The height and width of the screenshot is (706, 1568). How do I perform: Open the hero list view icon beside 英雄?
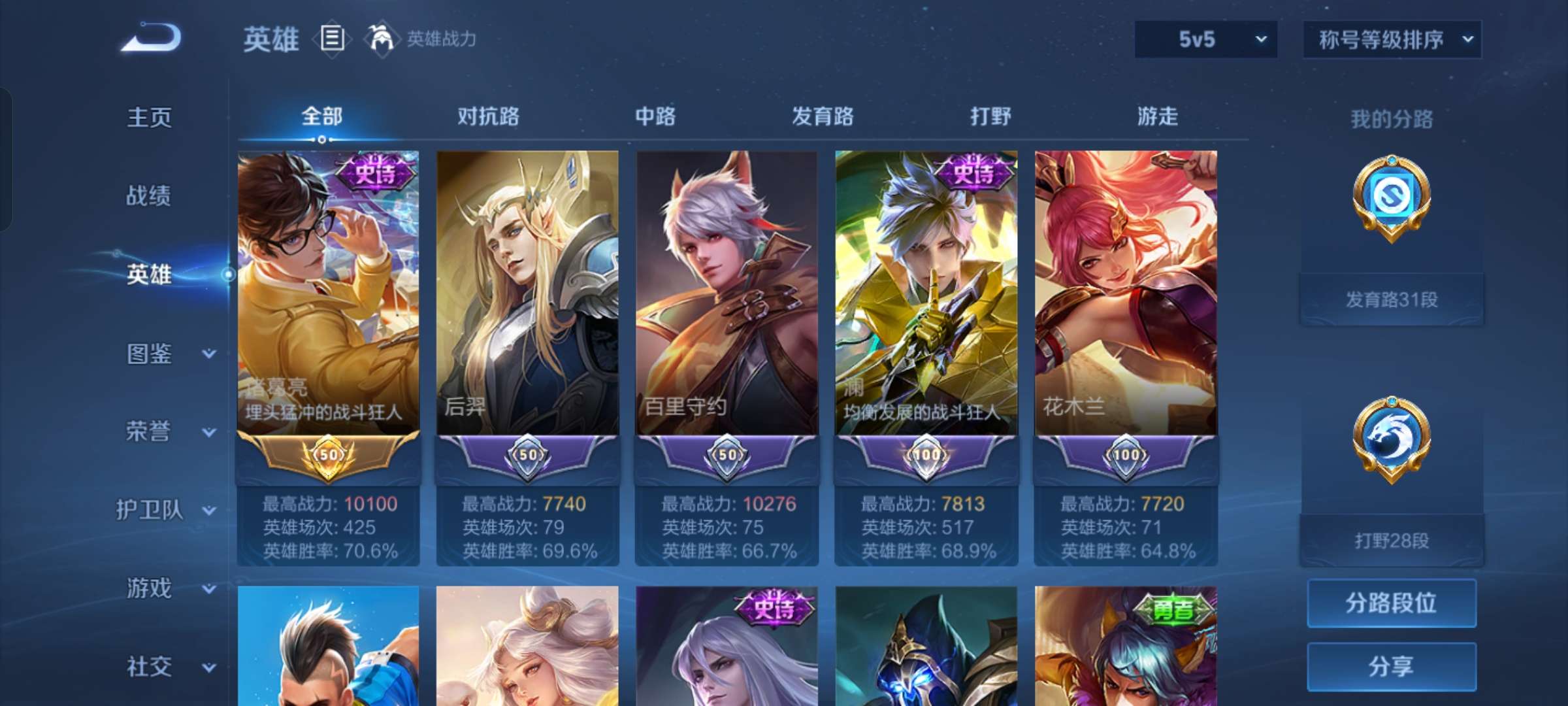(x=331, y=38)
